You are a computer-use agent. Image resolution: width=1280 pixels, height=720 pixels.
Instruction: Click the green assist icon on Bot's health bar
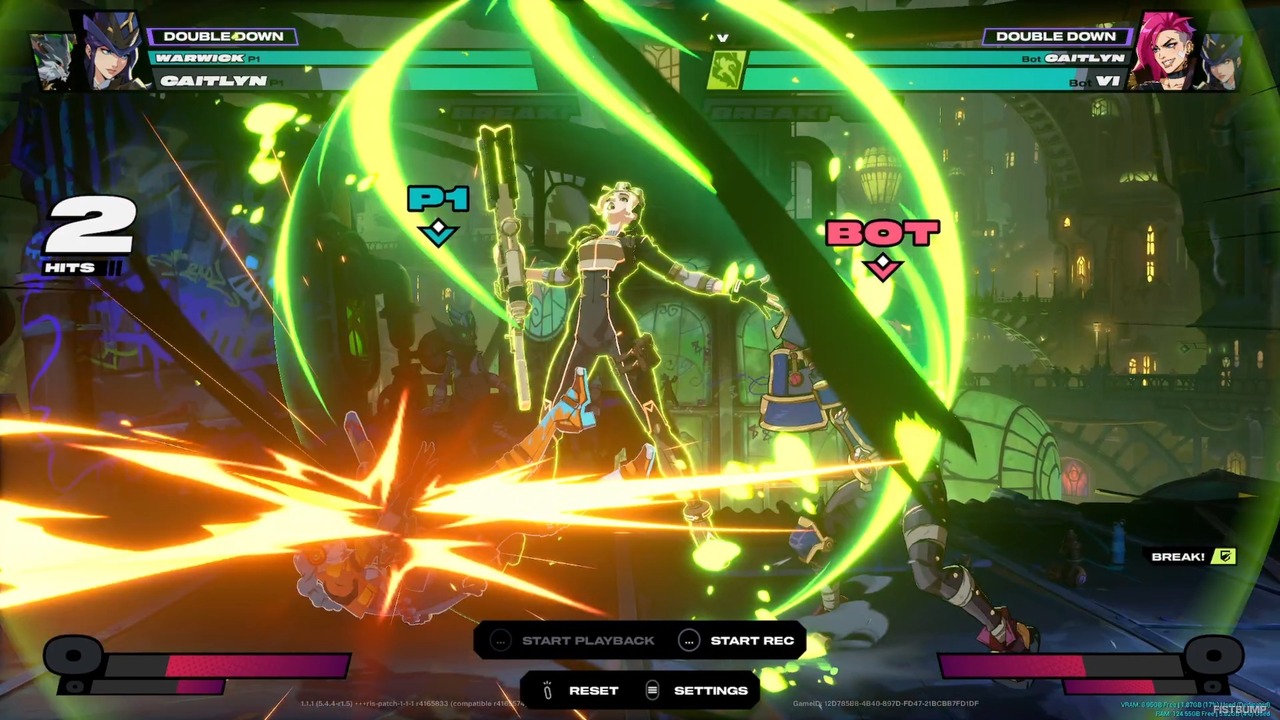[x=727, y=70]
